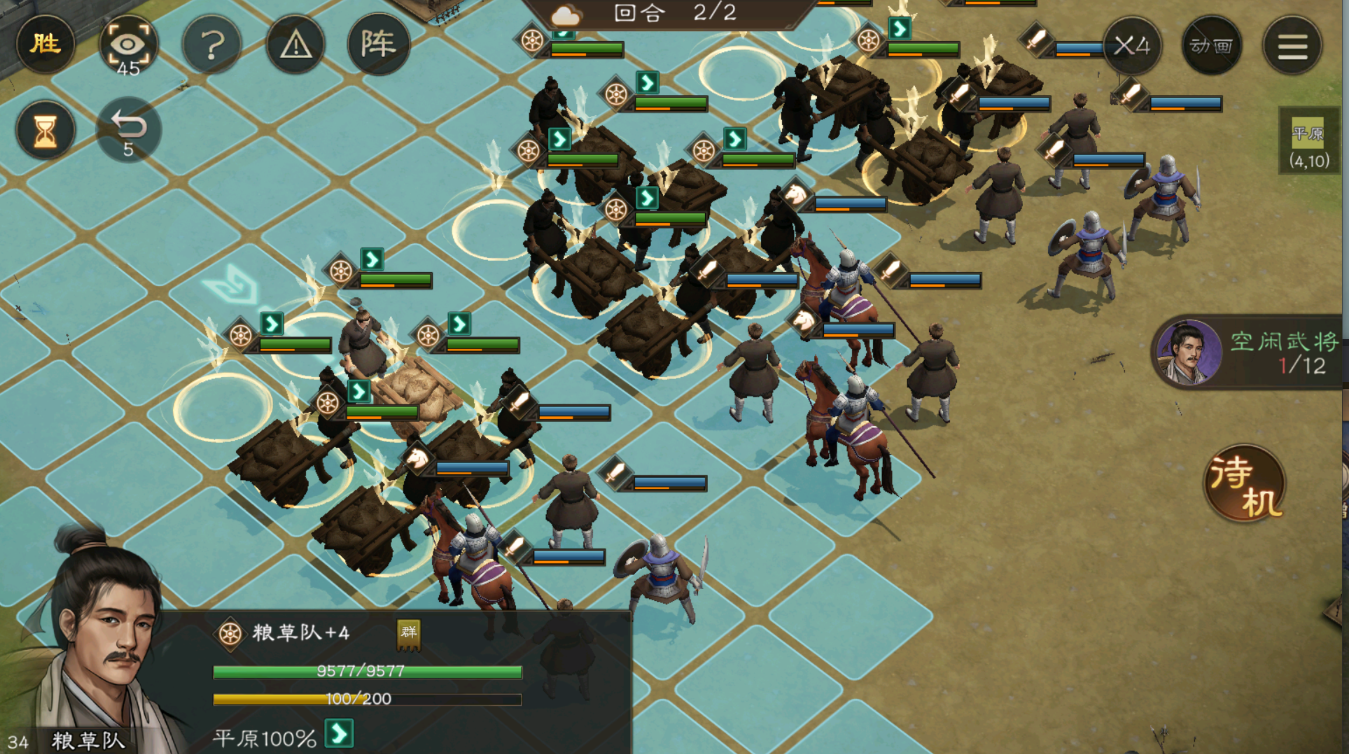
Task: Open the hamburger main menu
Action: (x=1292, y=45)
